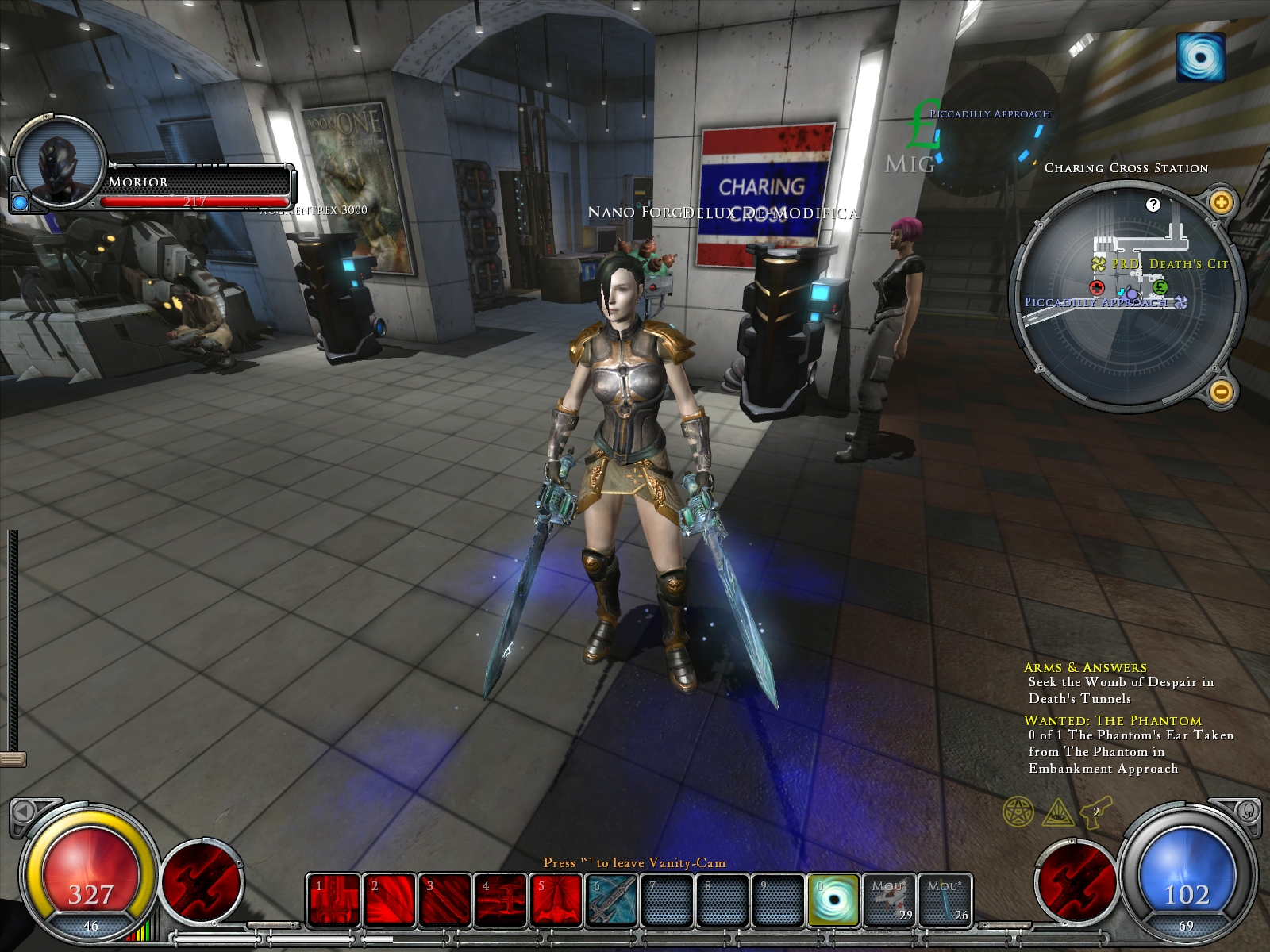
Task: Select the red cross healer marker on minimap
Action: pos(1098,287)
